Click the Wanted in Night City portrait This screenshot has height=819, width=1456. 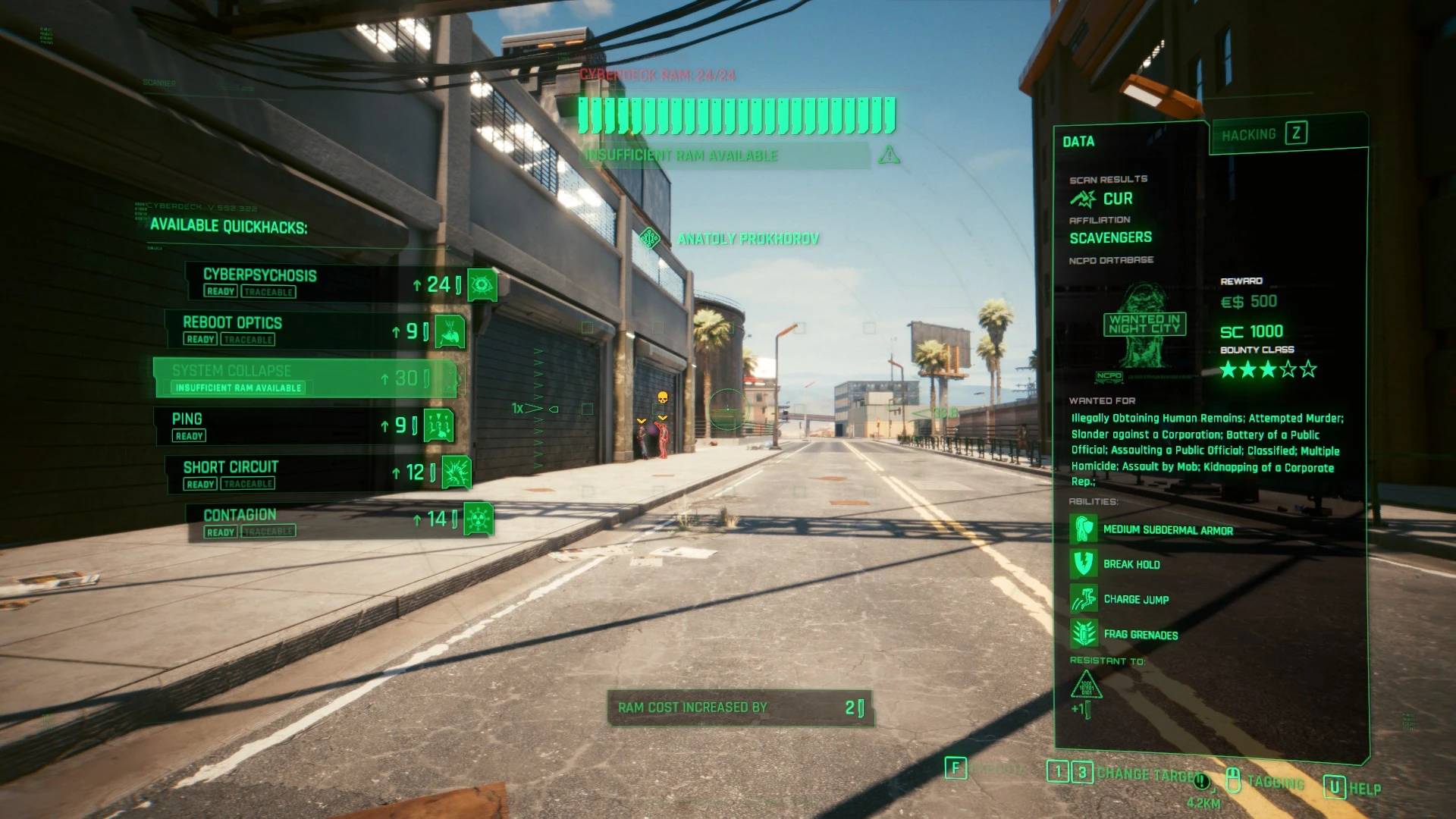pyautogui.click(x=1144, y=325)
